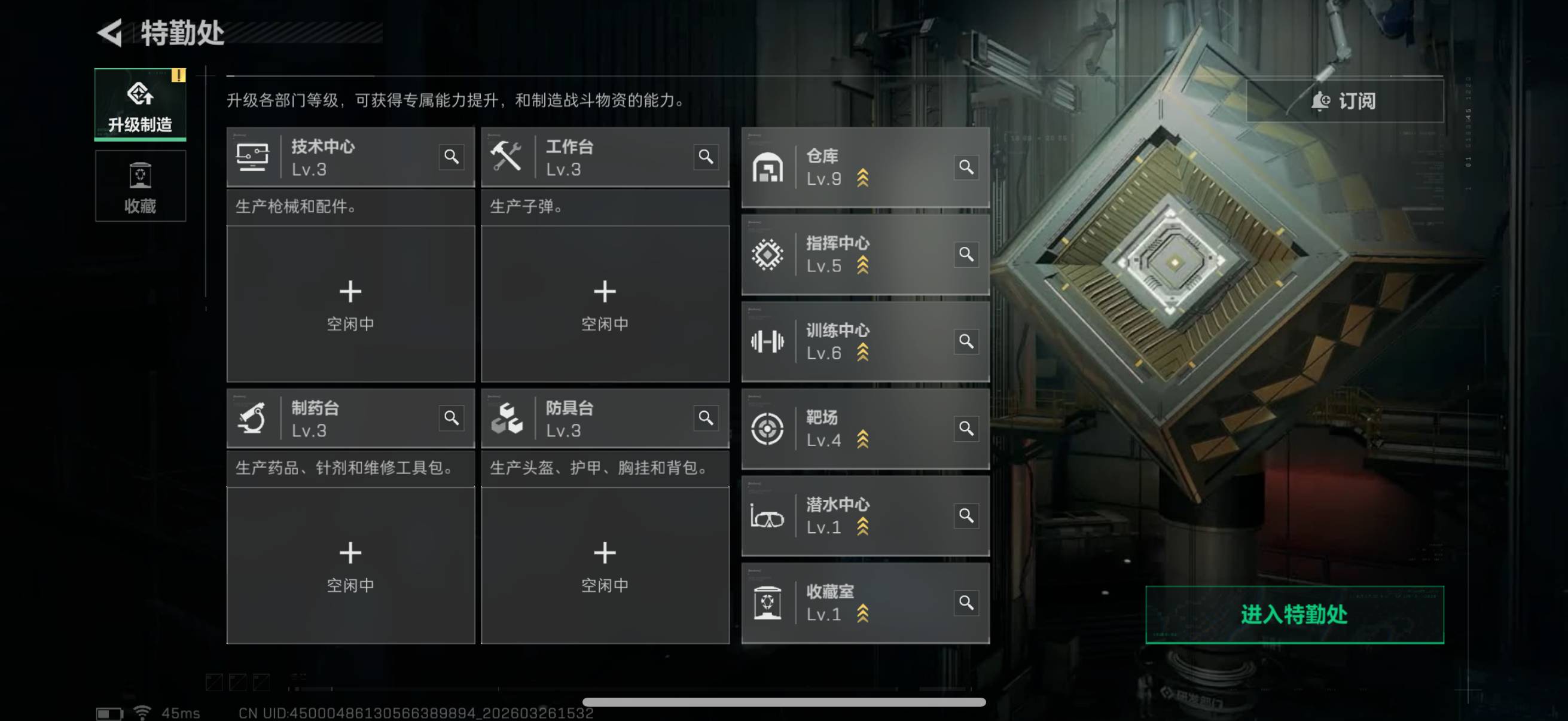Open the 指挥中心 Lv.5 department
1568x721 pixels.
pyautogui.click(x=852, y=254)
